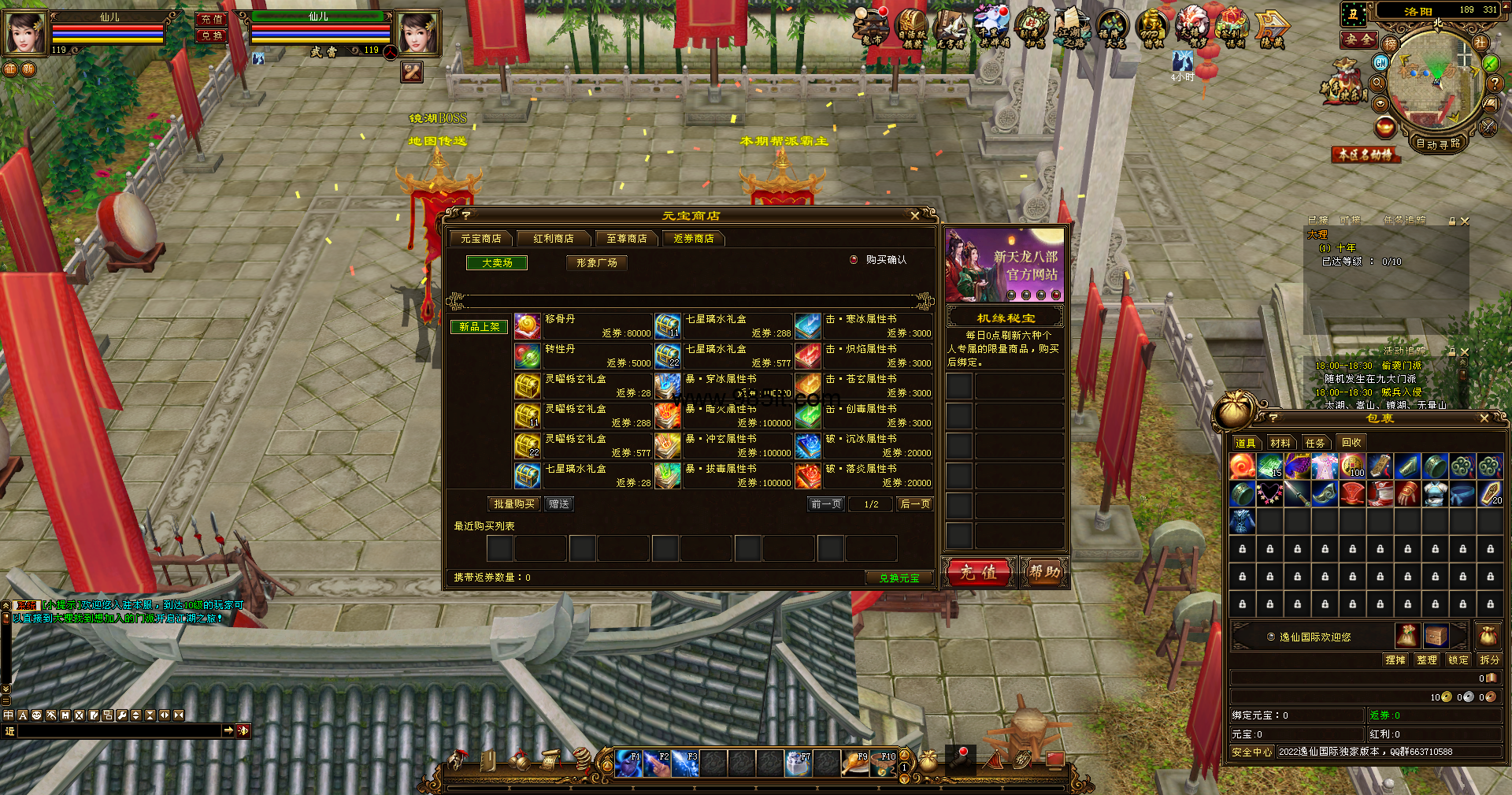The width and height of the screenshot is (1512, 795).
Task: Switch to the 材料 bag tab
Action: (1280, 443)
